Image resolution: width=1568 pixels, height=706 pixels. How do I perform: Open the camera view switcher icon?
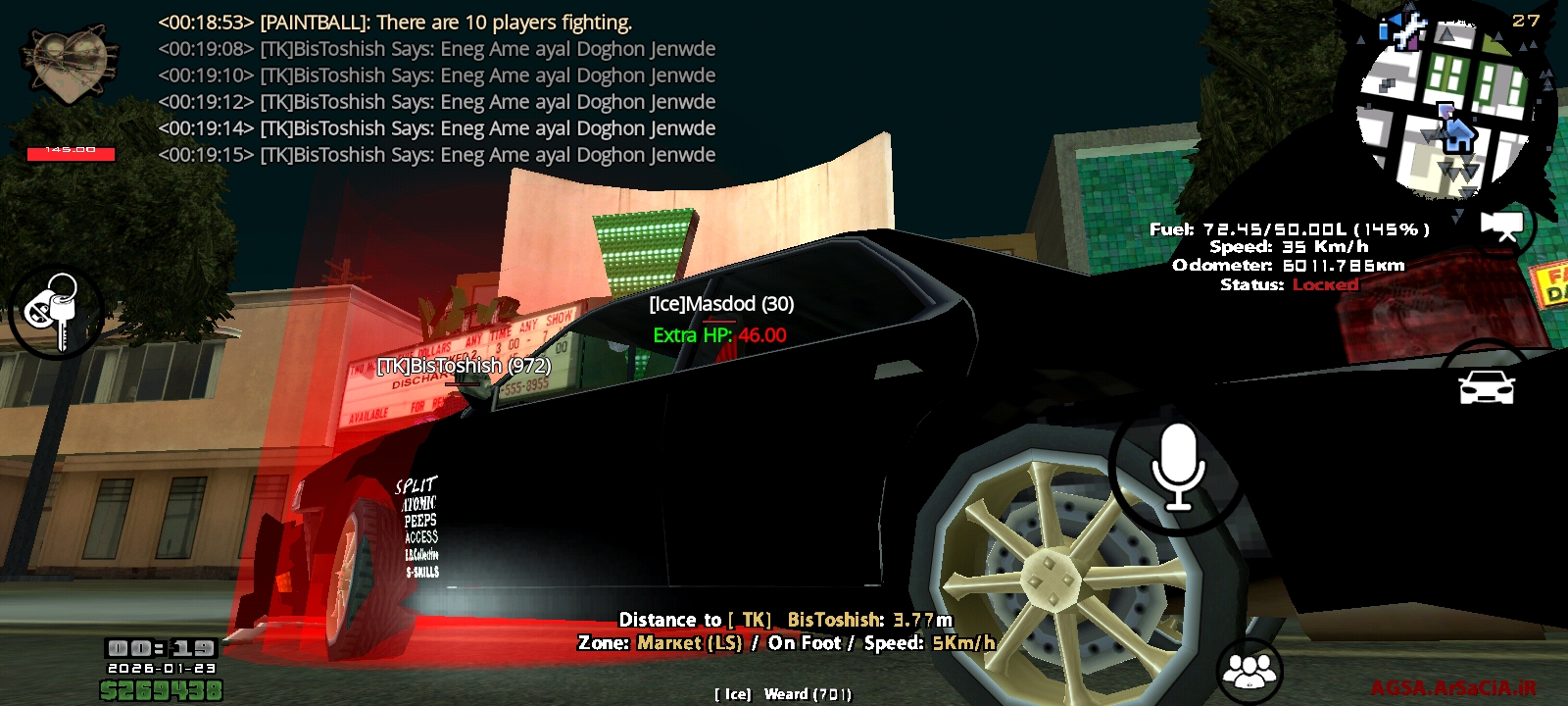click(x=1503, y=225)
